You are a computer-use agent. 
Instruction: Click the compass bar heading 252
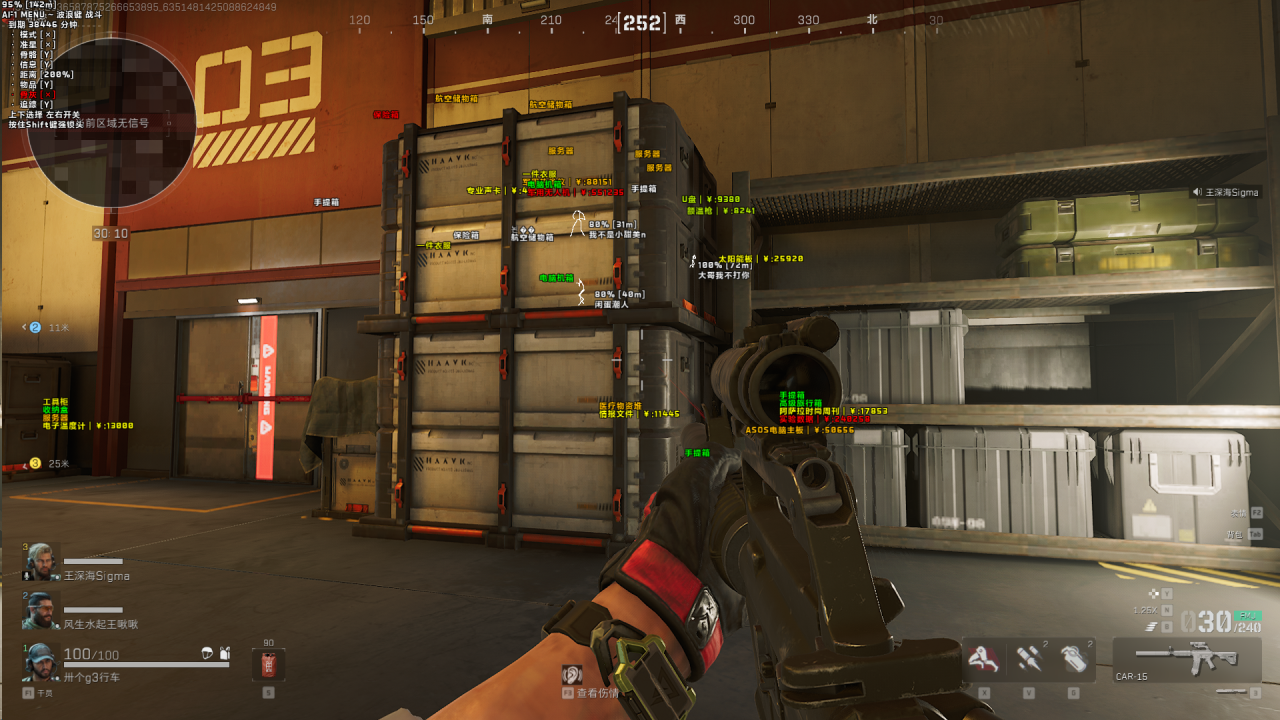point(641,22)
